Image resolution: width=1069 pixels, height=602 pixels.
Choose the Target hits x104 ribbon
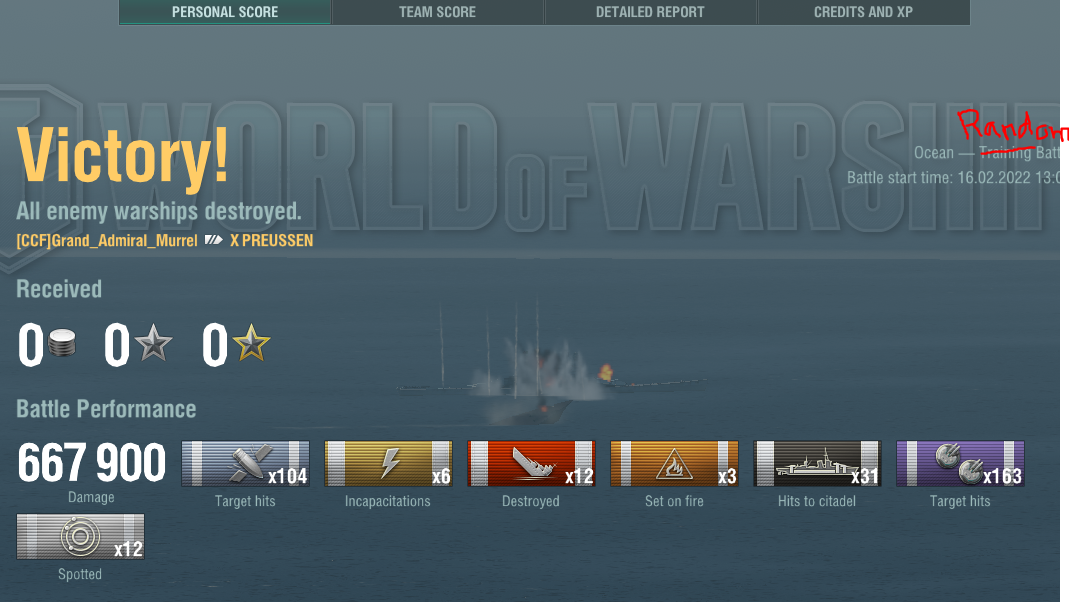coord(245,464)
